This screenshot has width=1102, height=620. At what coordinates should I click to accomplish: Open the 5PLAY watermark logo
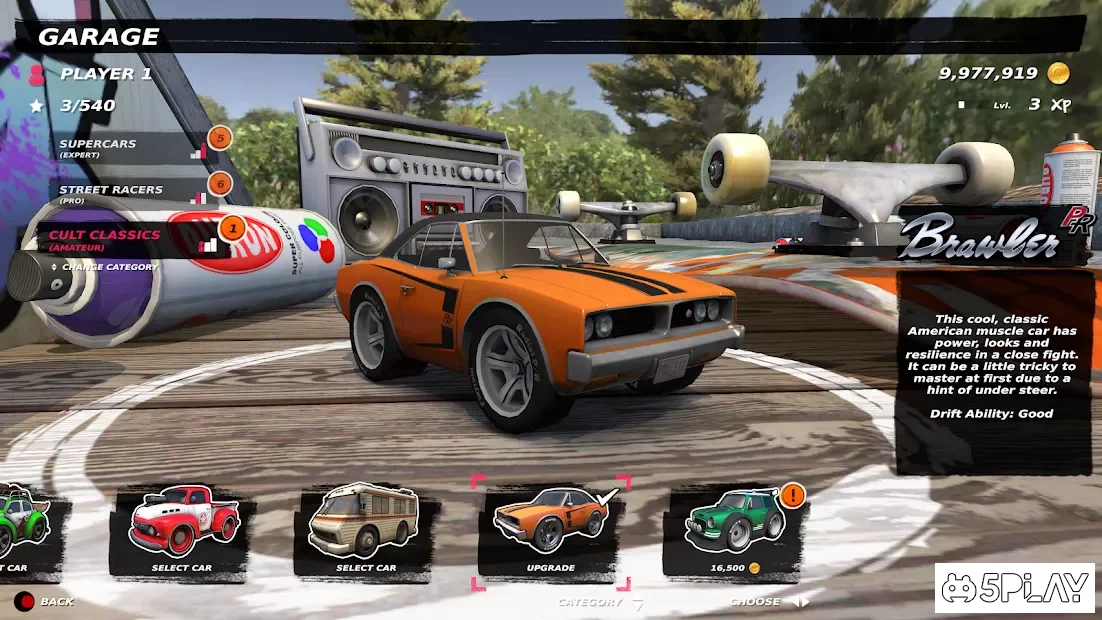[x=1014, y=587]
